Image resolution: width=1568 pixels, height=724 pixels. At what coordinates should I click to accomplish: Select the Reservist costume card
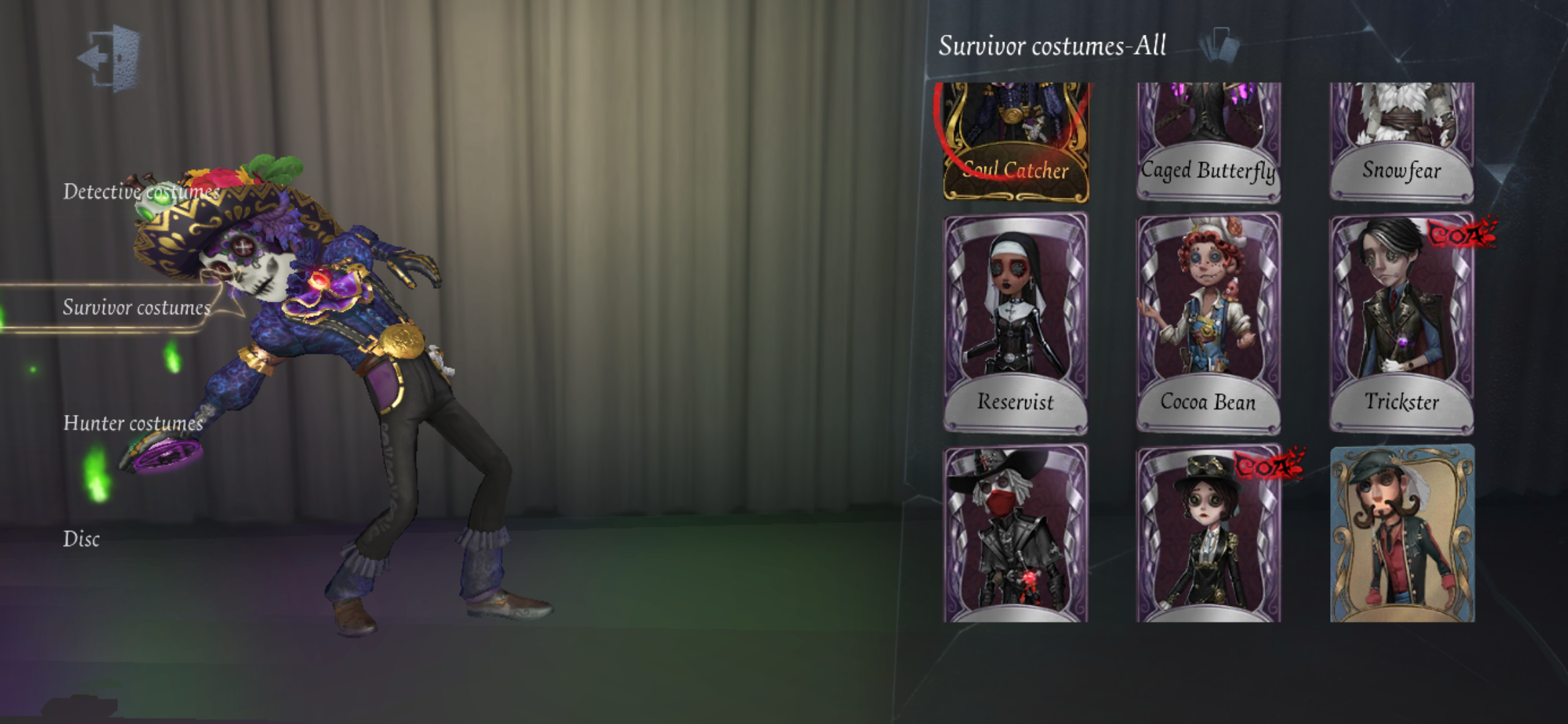point(1014,322)
